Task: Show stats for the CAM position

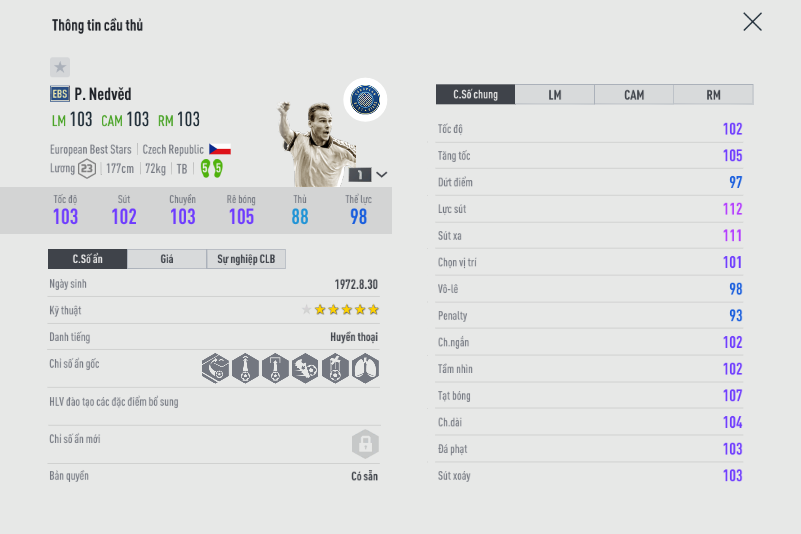Action: coord(634,95)
